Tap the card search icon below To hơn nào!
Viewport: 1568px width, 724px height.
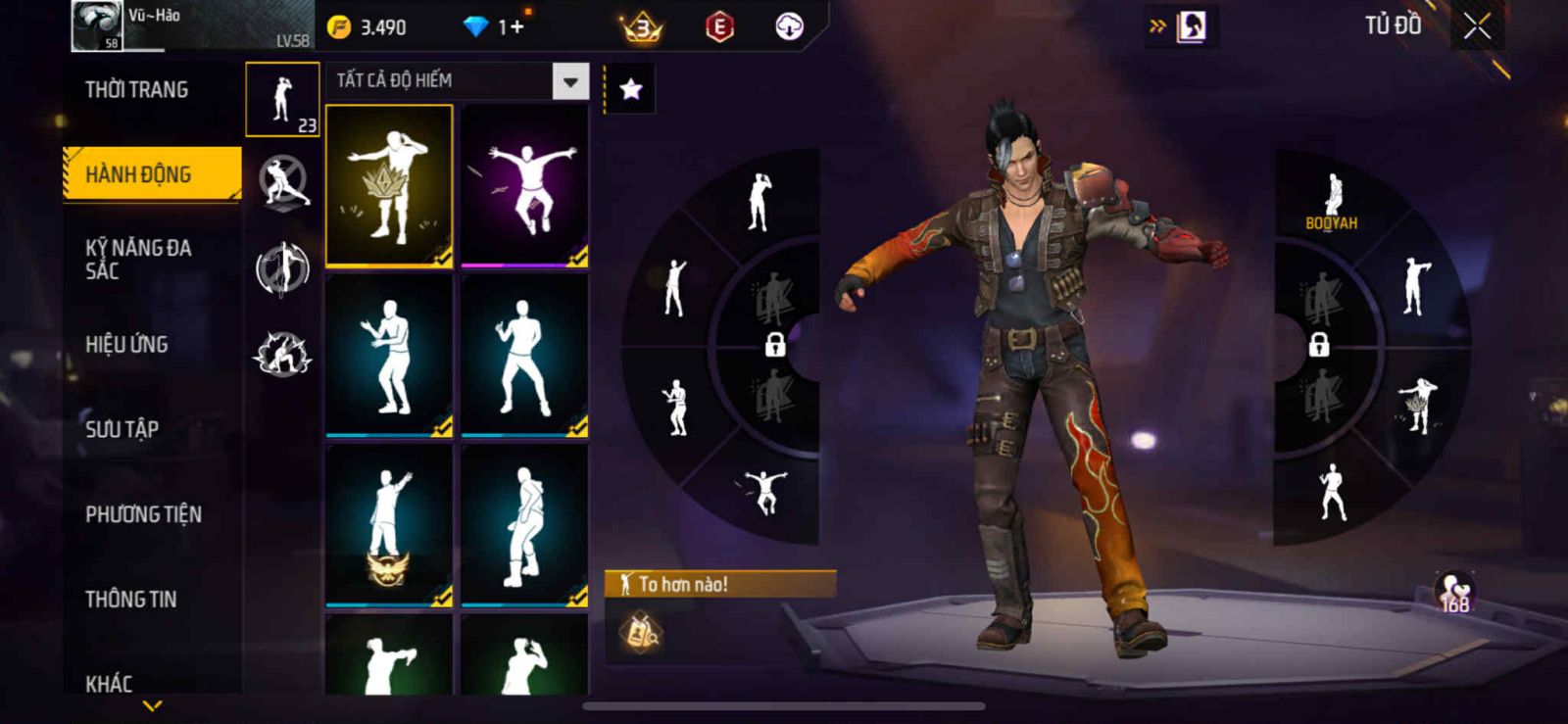[x=641, y=633]
